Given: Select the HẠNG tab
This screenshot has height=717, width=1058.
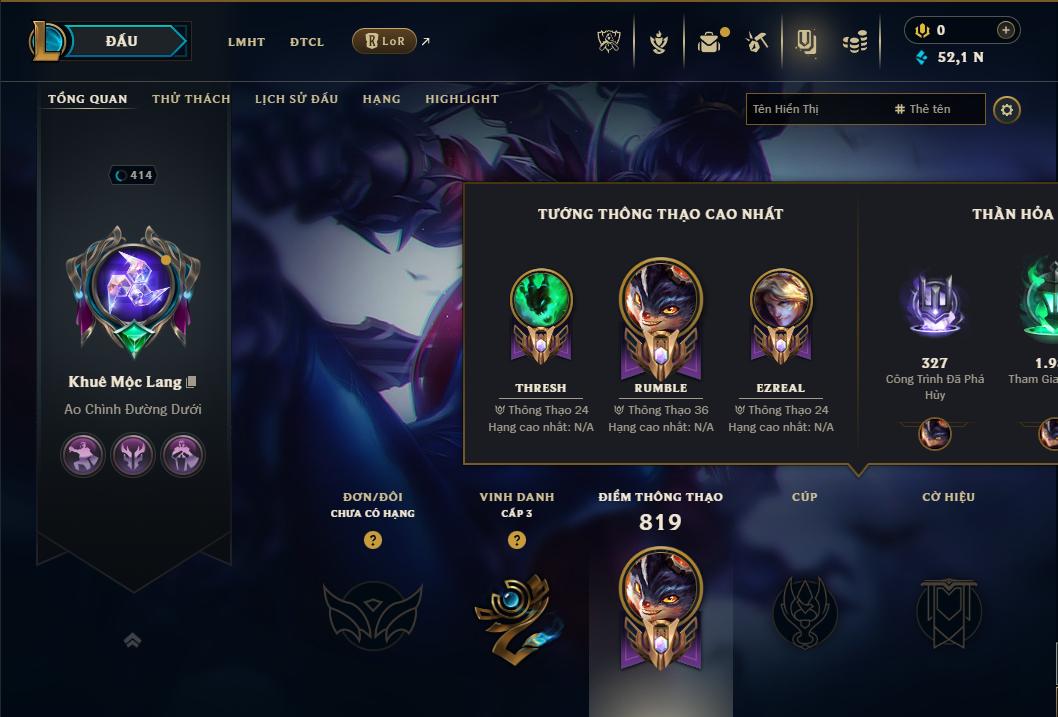Looking at the screenshot, I should [x=381, y=99].
